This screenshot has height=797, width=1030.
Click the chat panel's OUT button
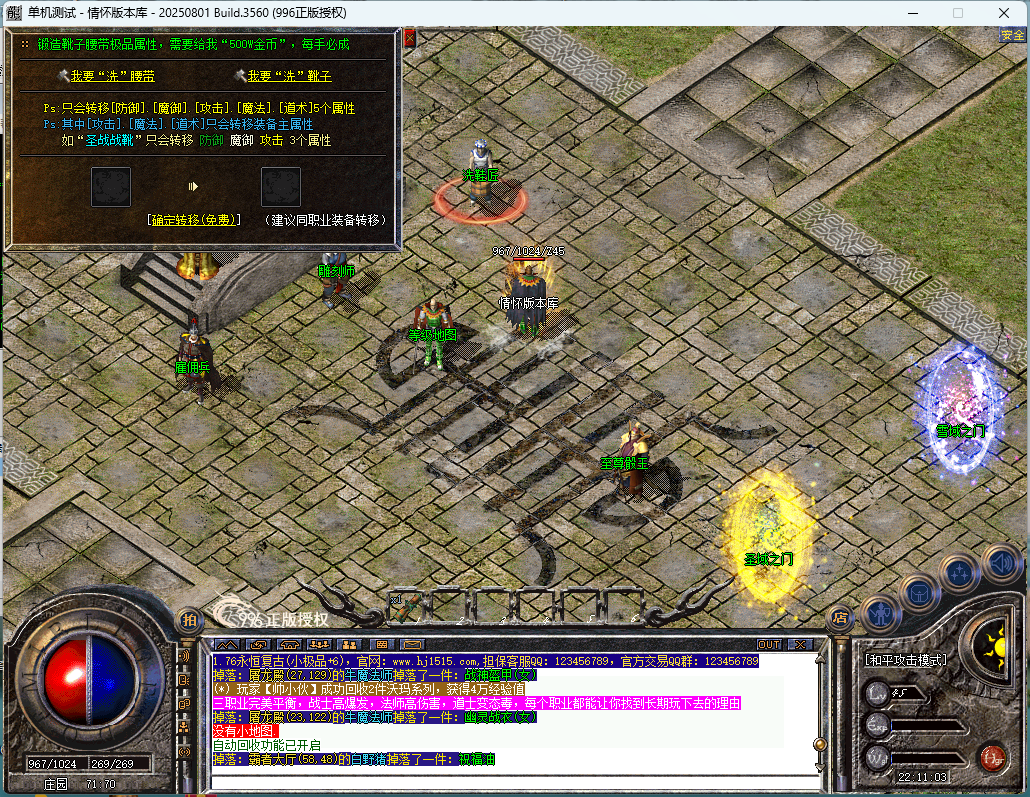coord(769,644)
